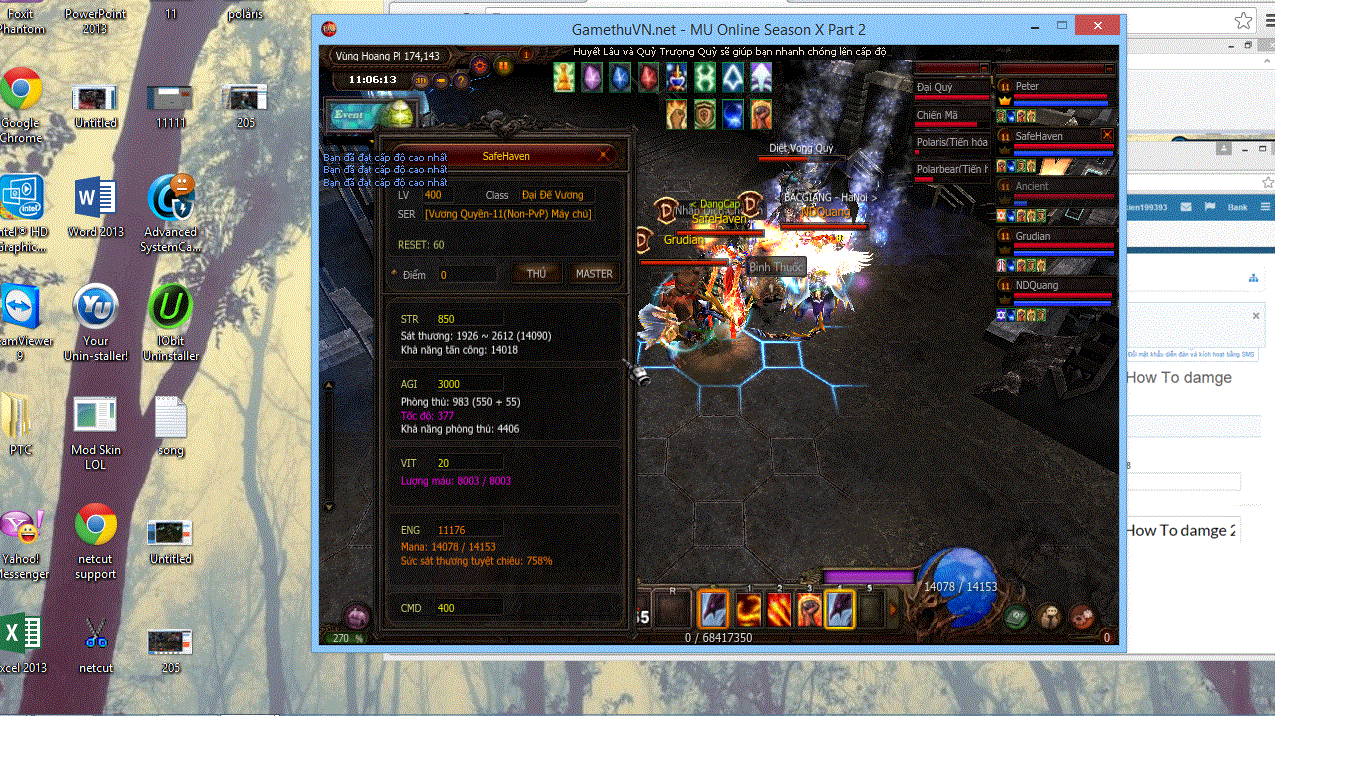Toggle the green pause icon
The height and width of the screenshot is (768, 1366).
(x=503, y=65)
